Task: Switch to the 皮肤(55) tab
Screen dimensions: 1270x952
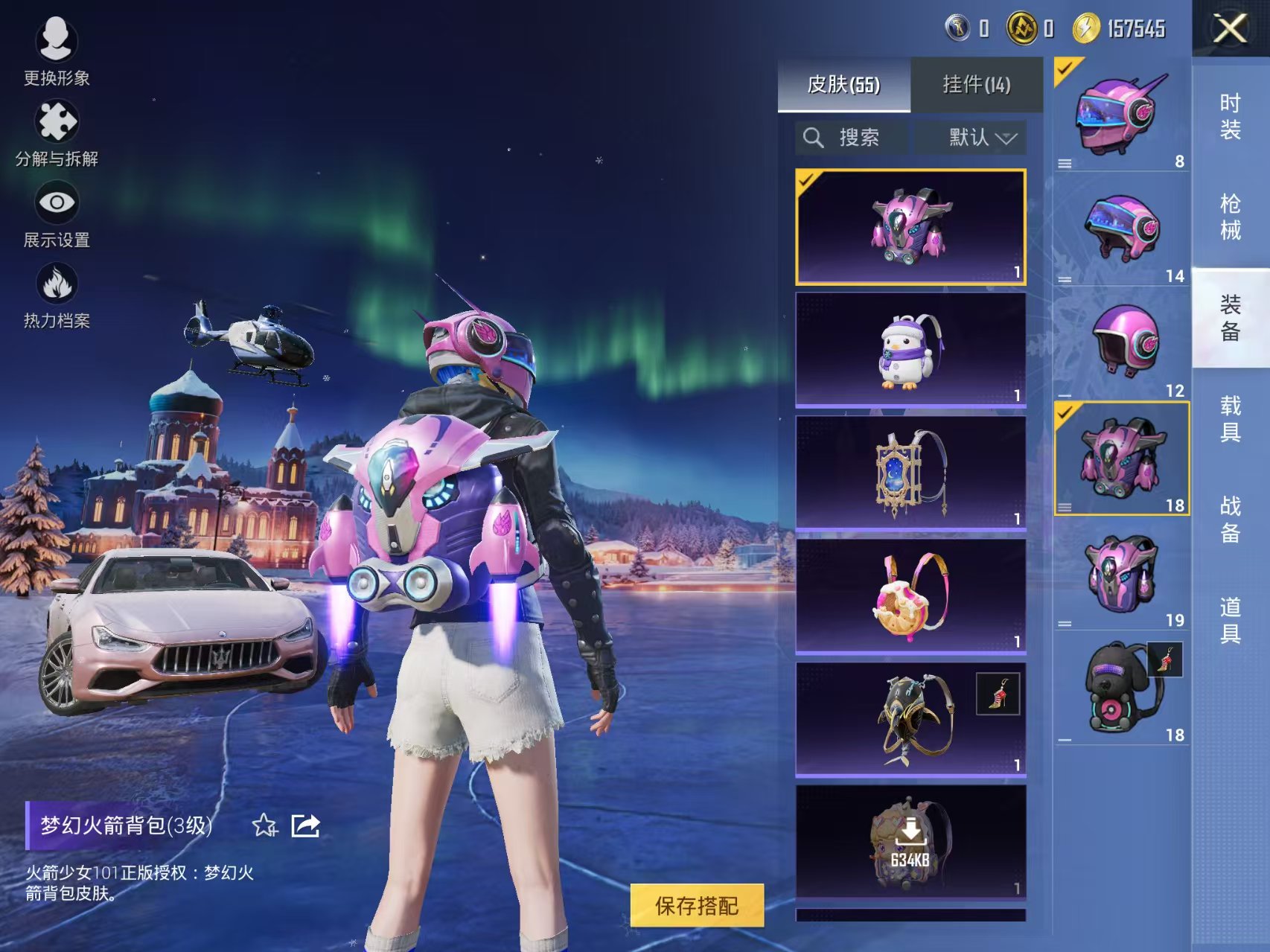Action: [x=843, y=85]
